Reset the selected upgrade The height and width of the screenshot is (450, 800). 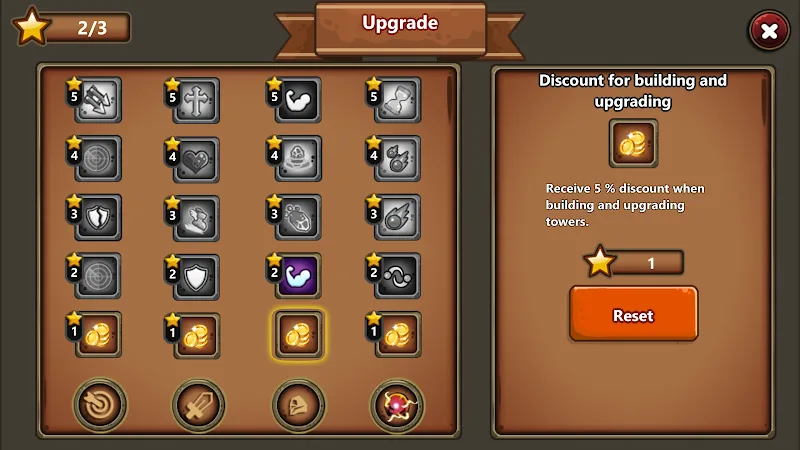633,314
